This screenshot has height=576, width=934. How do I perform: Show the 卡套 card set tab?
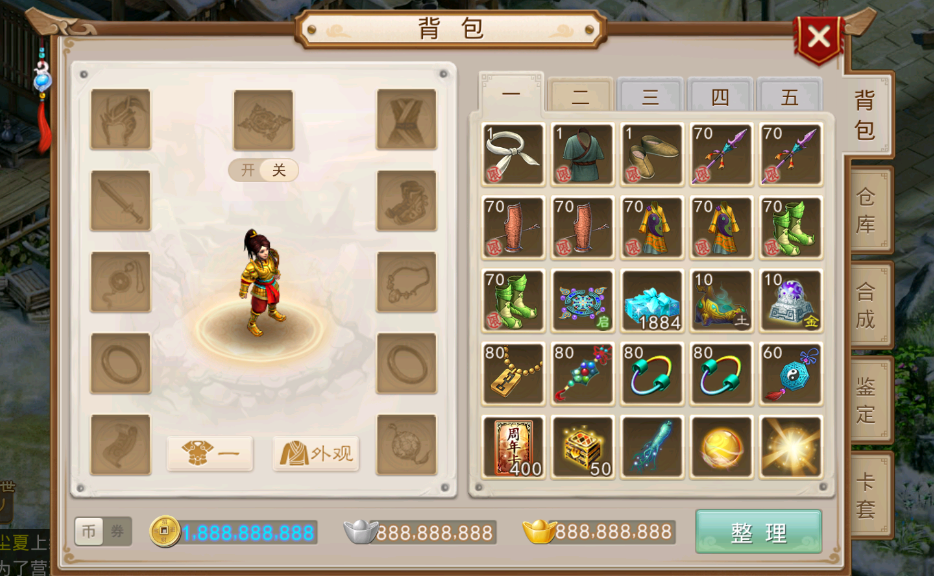pyautogui.click(x=866, y=496)
